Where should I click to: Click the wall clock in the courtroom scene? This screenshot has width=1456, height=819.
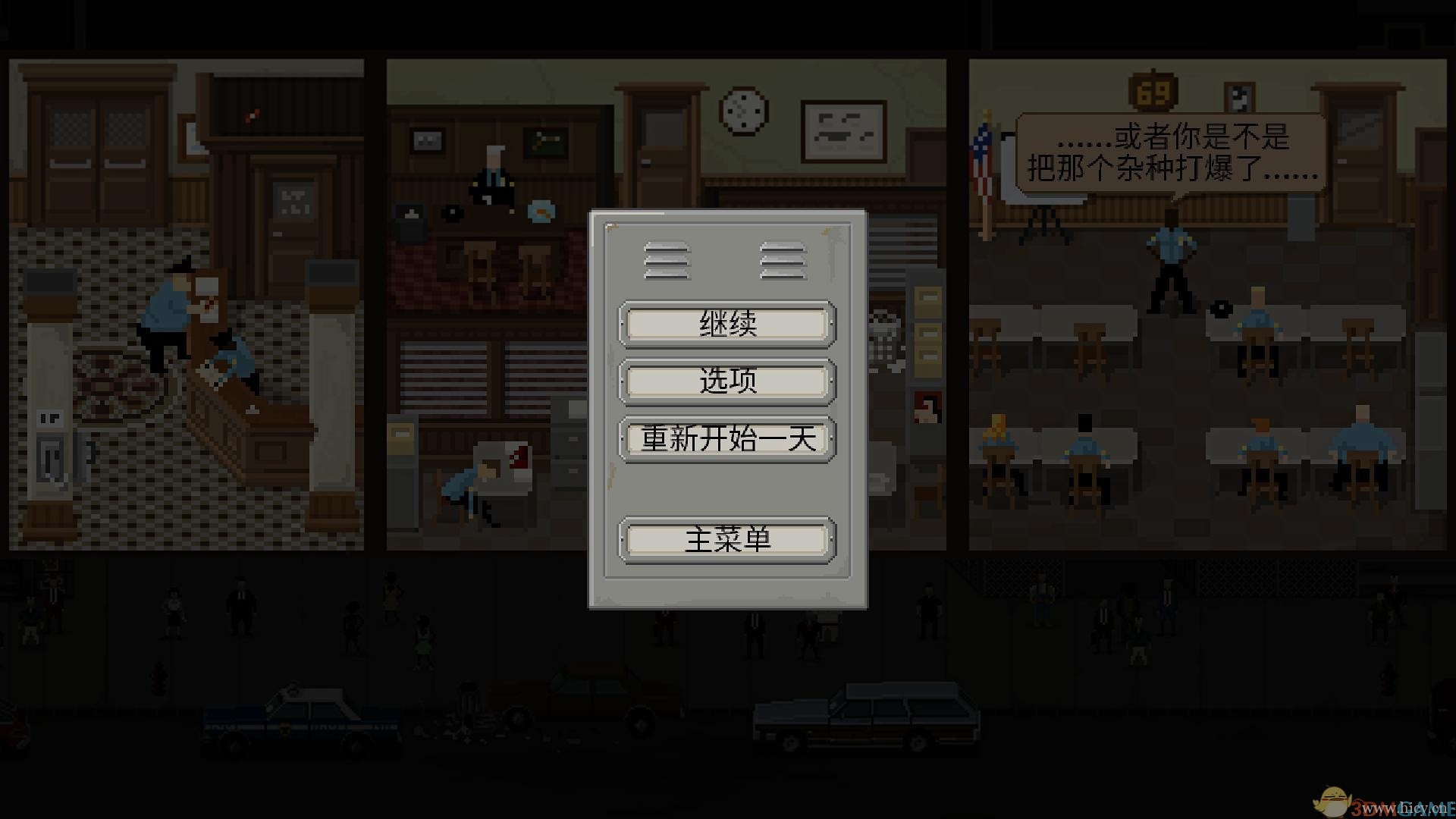[x=739, y=111]
